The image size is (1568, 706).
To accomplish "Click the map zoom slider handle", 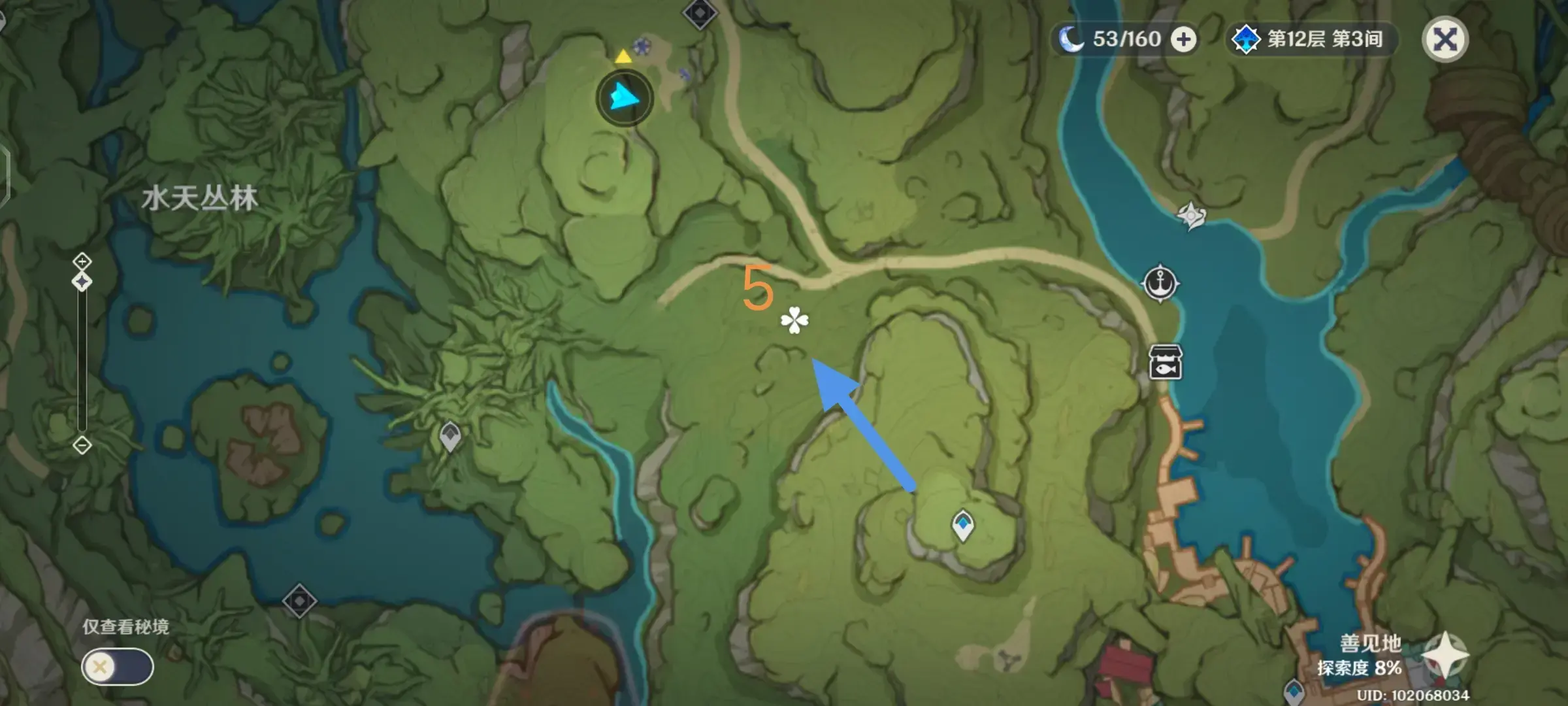I will (82, 282).
